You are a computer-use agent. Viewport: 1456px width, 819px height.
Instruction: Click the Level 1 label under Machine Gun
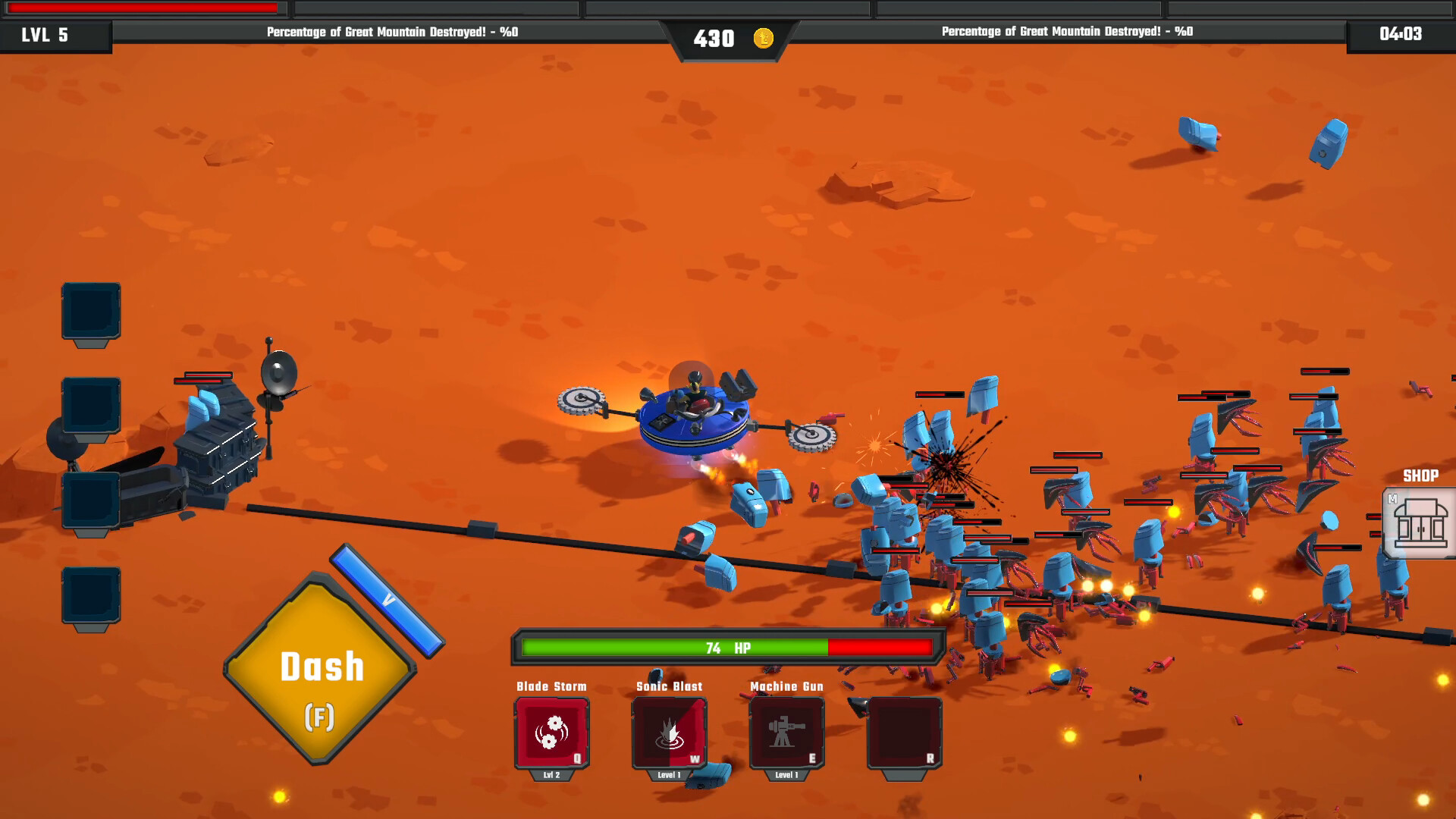tap(787, 775)
